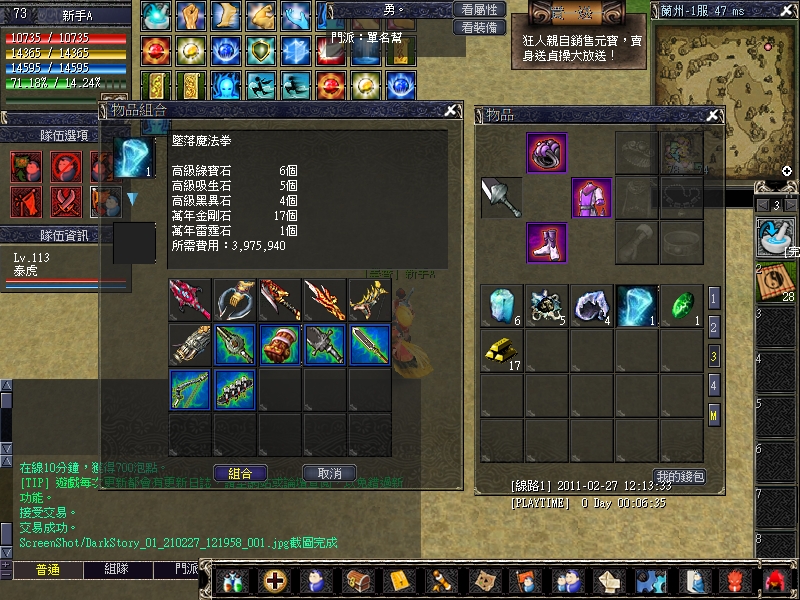The height and width of the screenshot is (600, 800).
Task: Close the 物品 inventory window
Action: point(713,116)
